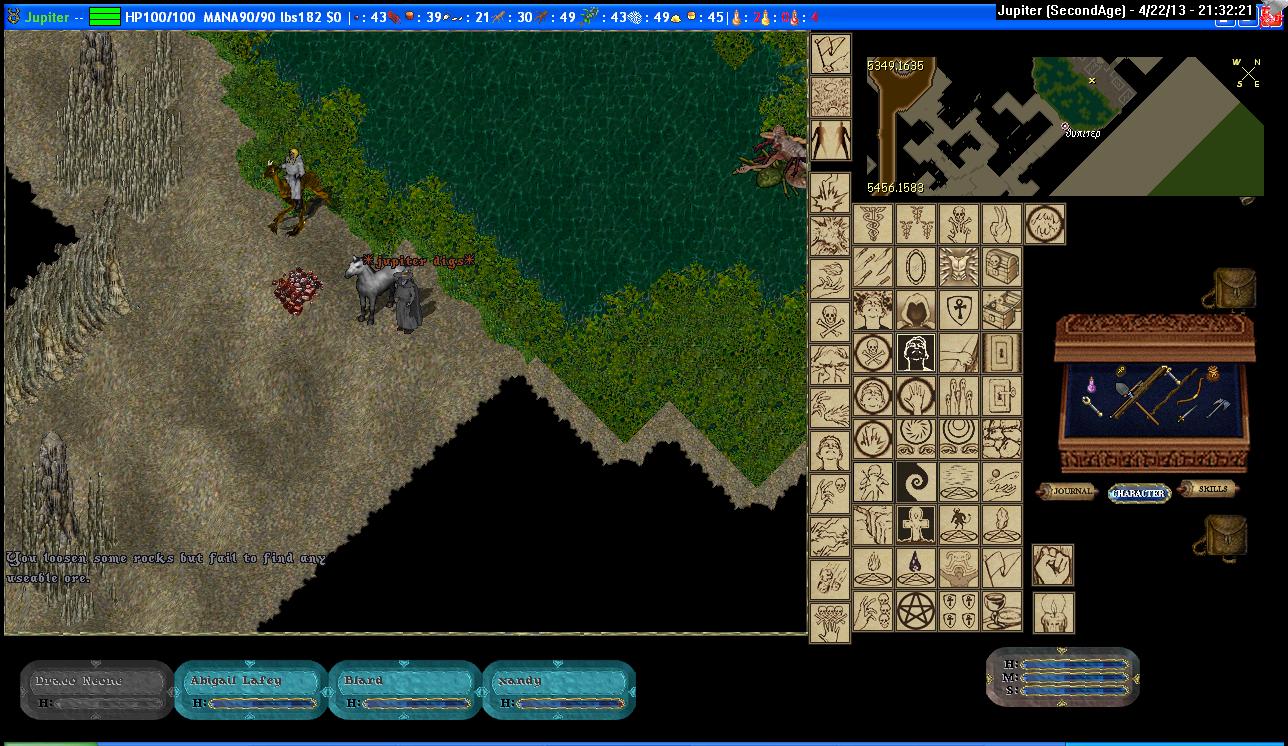Cast the chalice spell icon
1288x746 pixels.
(x=1002, y=610)
